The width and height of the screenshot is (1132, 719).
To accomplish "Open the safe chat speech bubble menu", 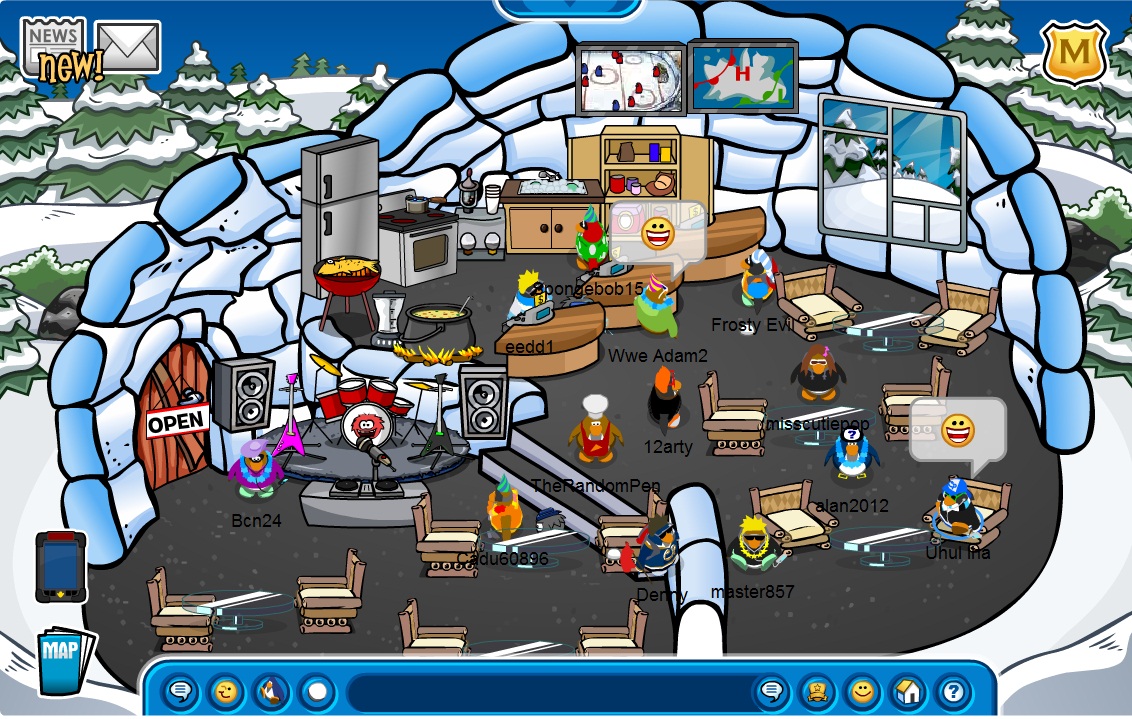I will point(181,691).
